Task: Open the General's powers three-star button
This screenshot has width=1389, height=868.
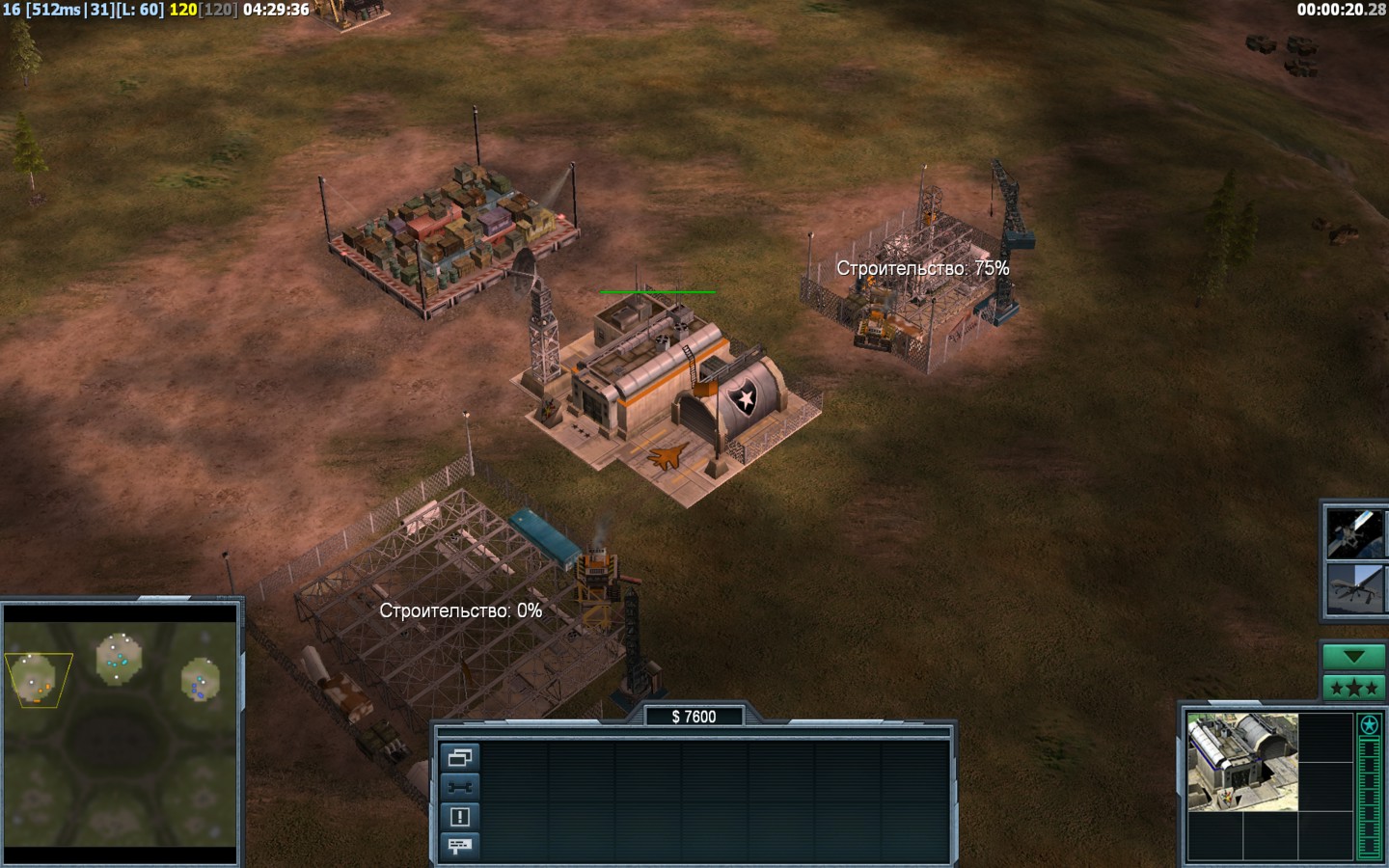Action: (x=1353, y=688)
